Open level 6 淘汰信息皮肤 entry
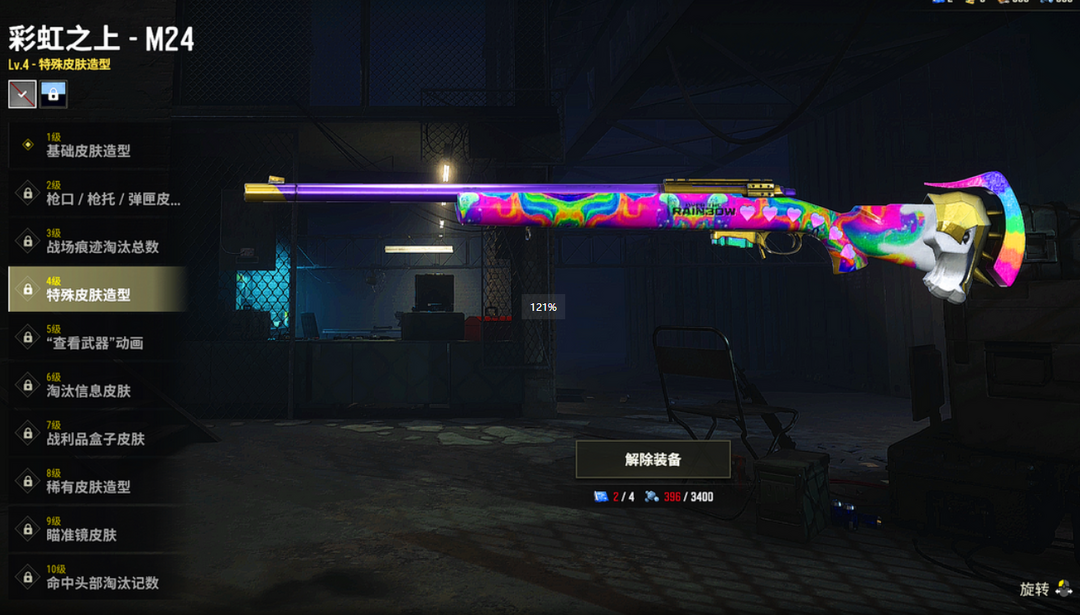 pyautogui.click(x=95, y=385)
